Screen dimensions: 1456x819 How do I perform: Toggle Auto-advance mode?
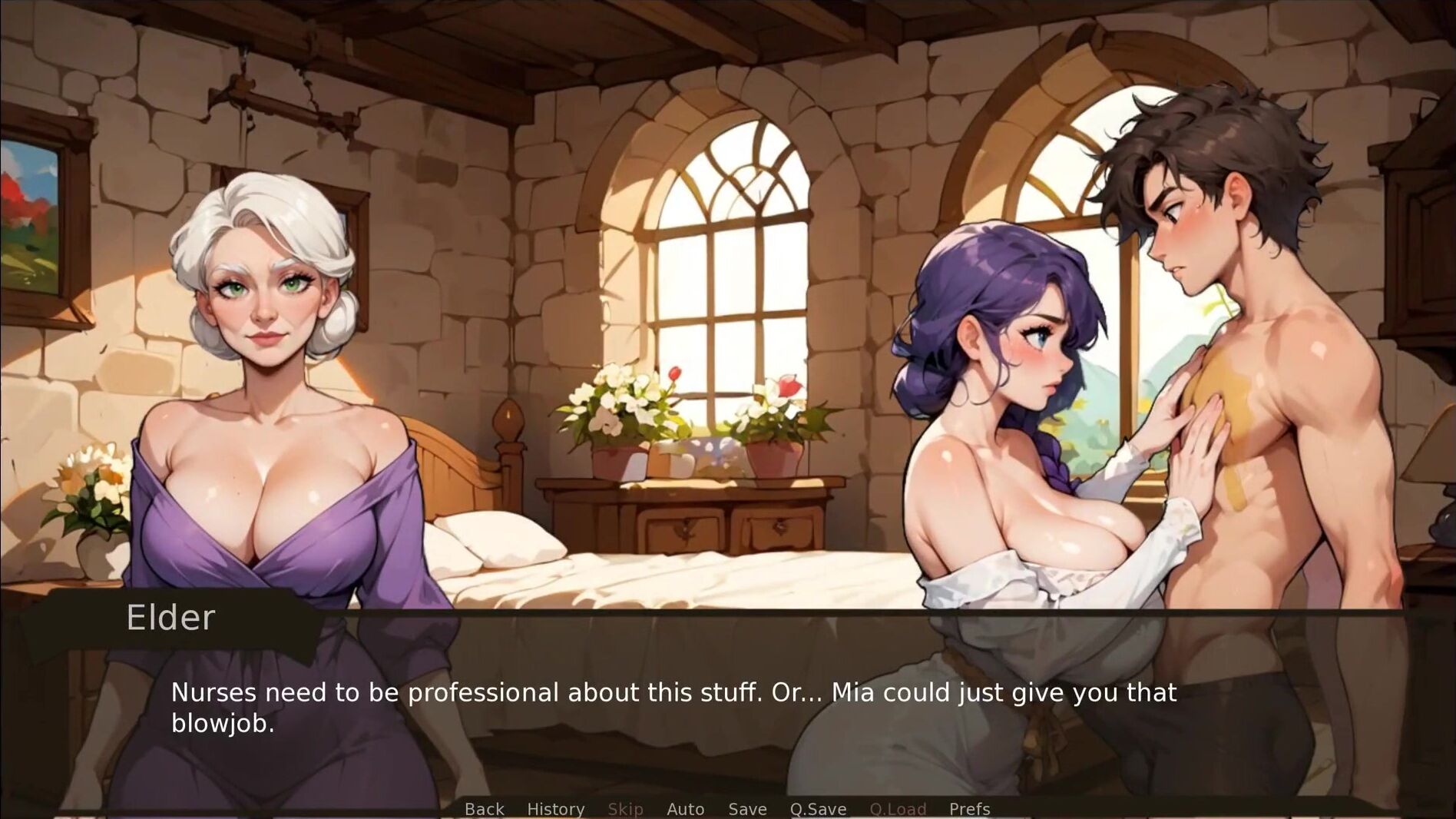click(685, 809)
